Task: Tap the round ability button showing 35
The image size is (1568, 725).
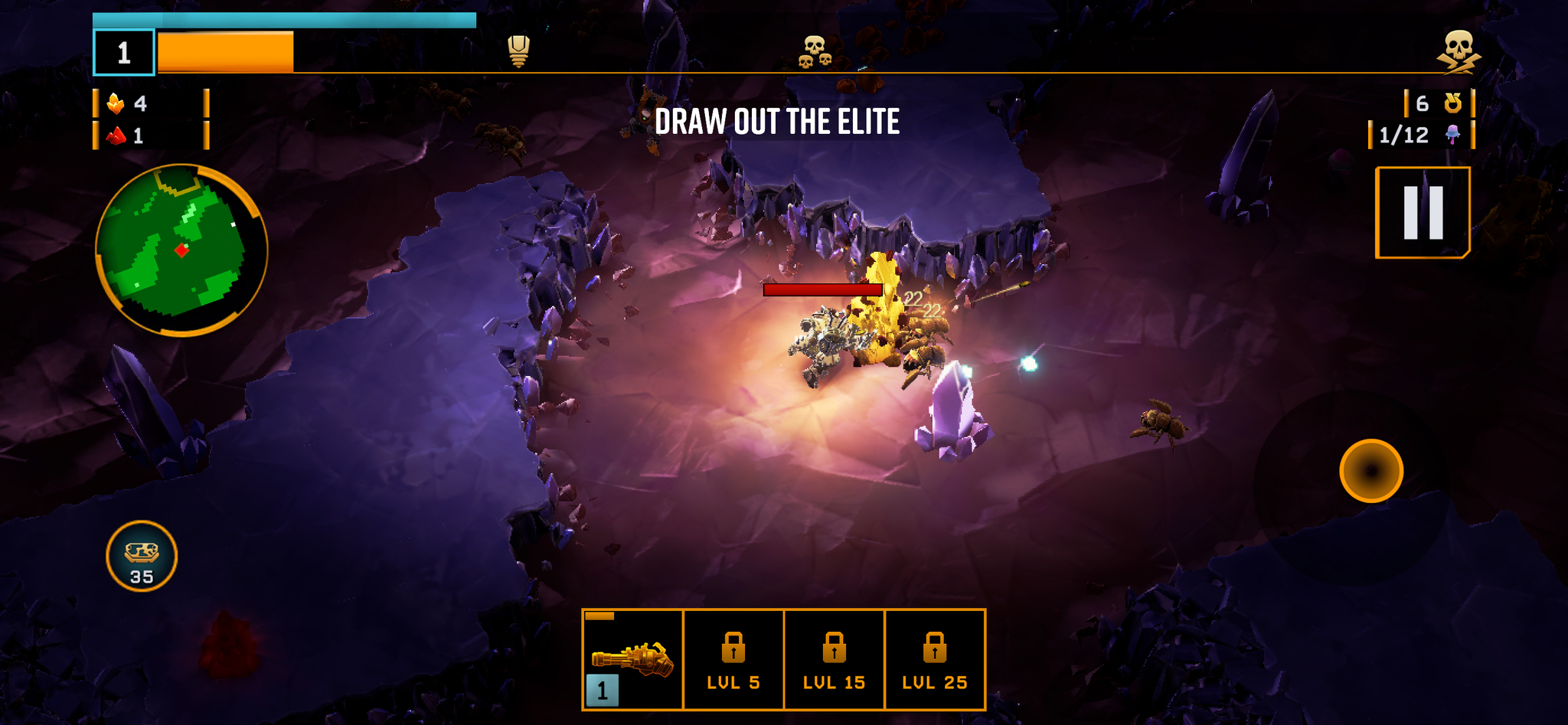Action: click(142, 556)
